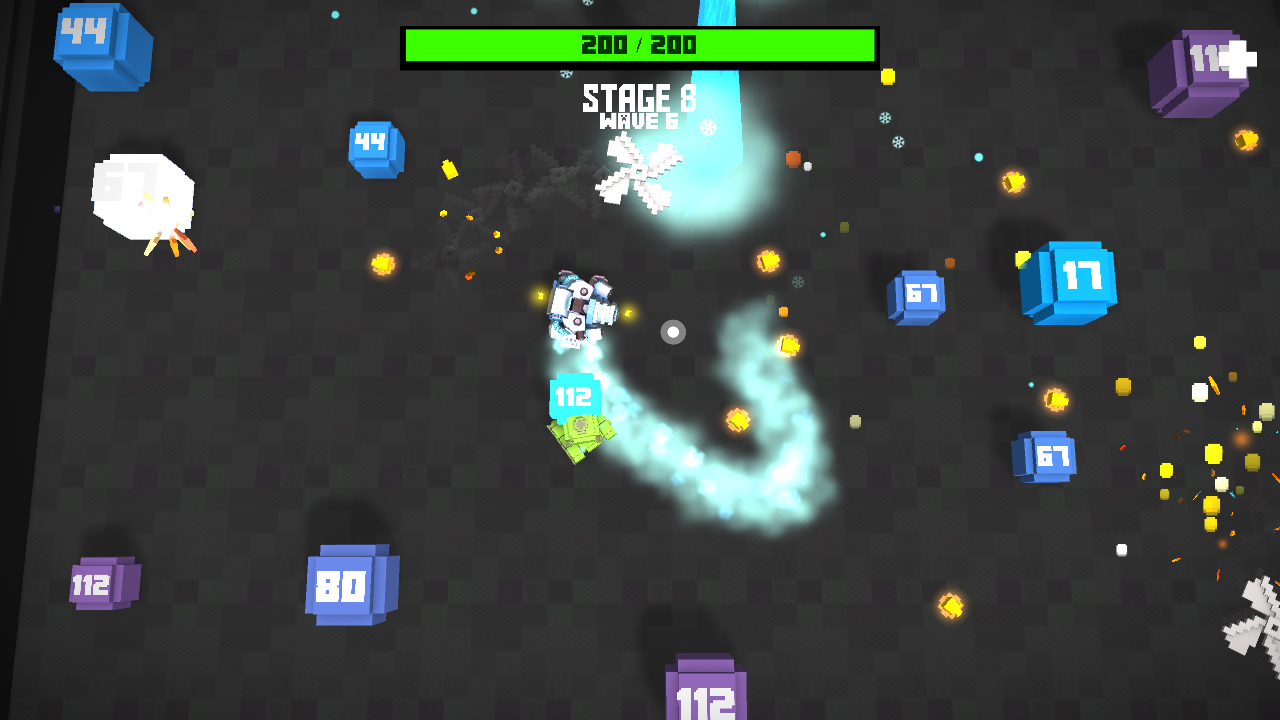This screenshot has height=720, width=1280.
Task: Click the green health bar at the top
Action: click(639, 44)
